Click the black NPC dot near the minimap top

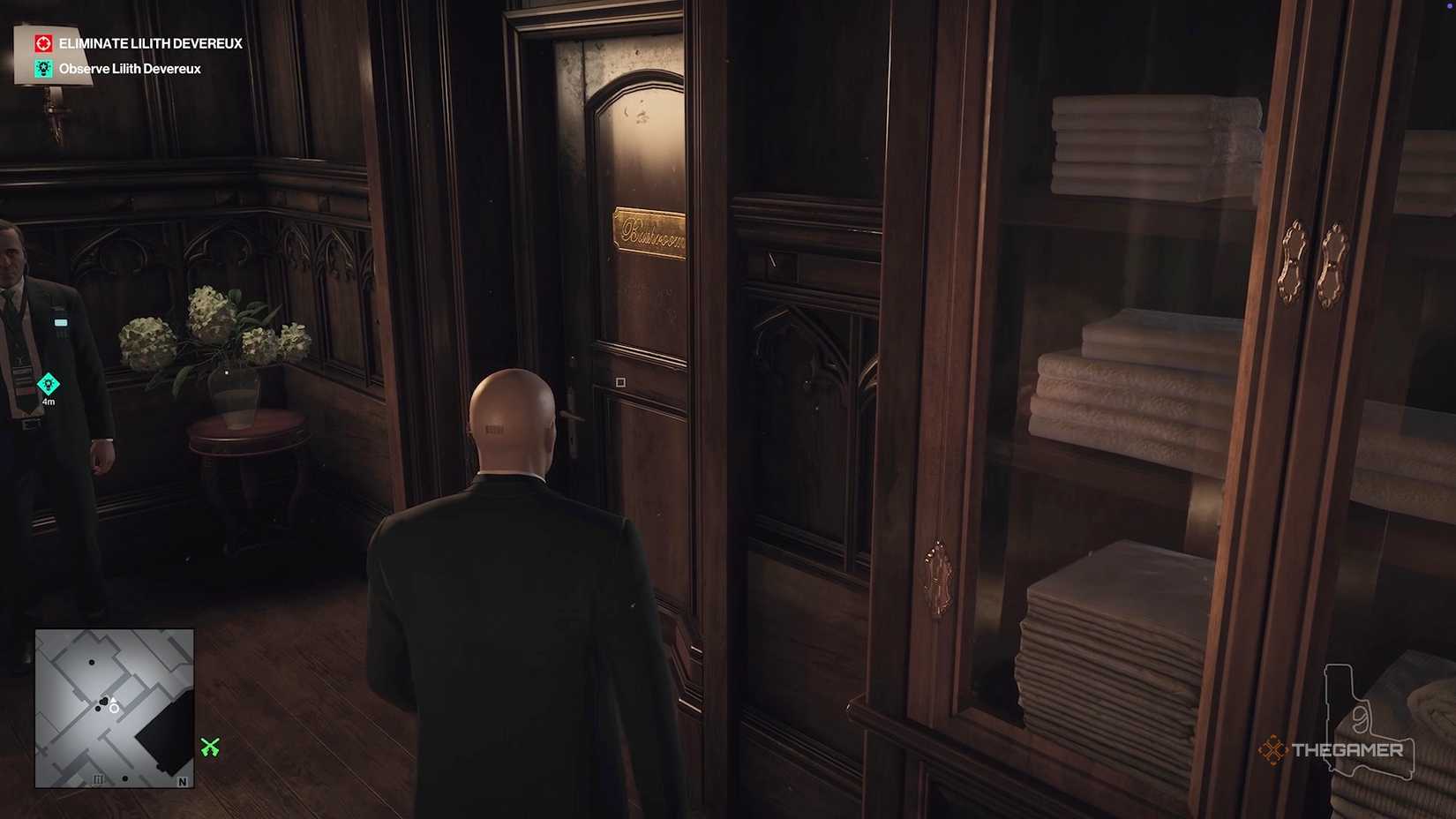tap(92, 662)
